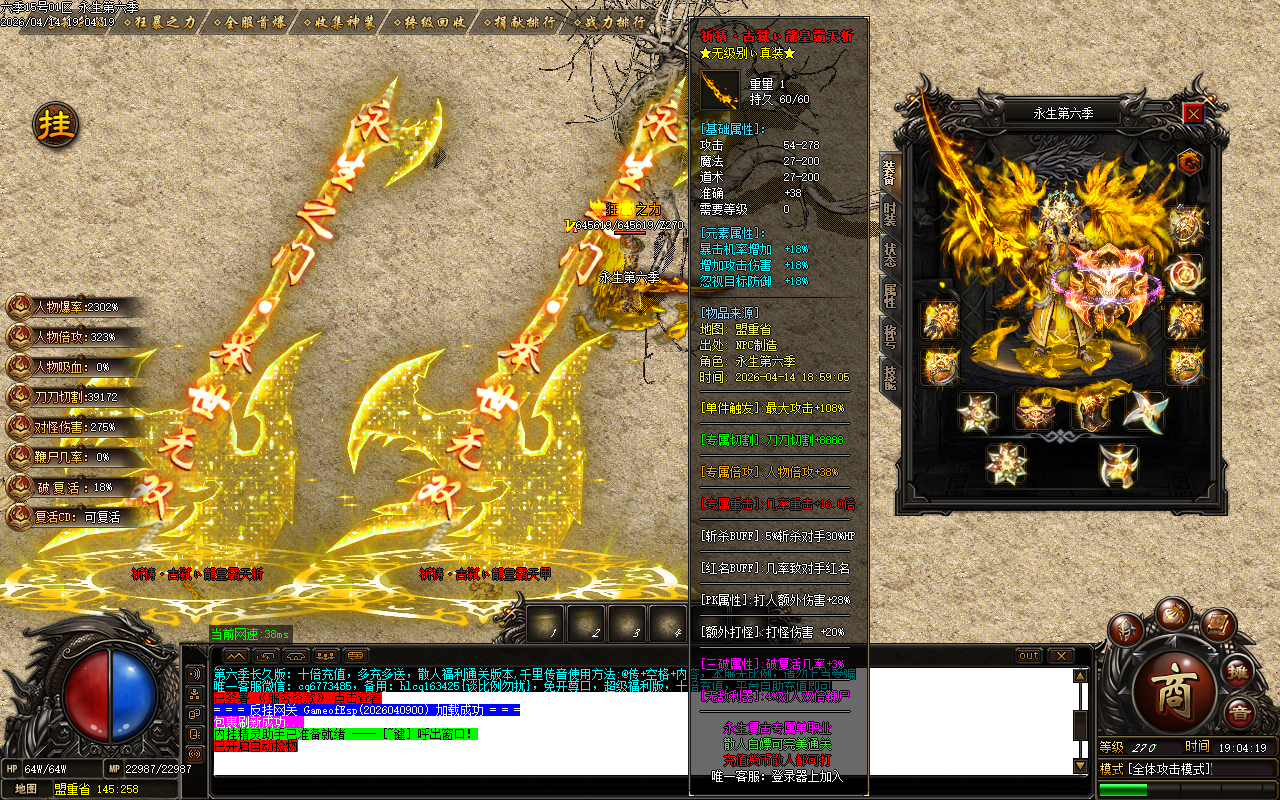The height and width of the screenshot is (800, 1280).
Task: Open the 狂暴之力 top menu
Action: (164, 22)
